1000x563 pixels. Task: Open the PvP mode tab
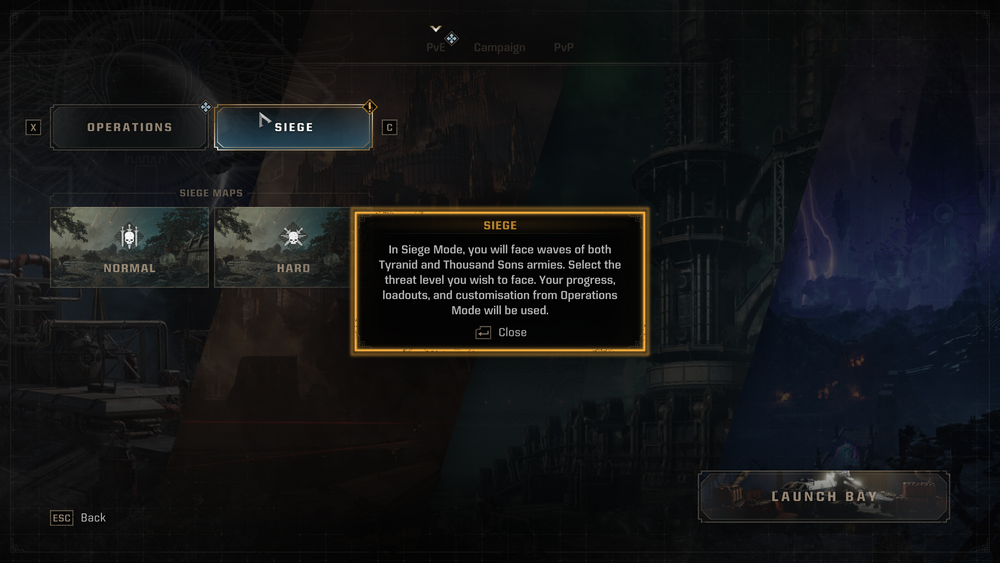coord(564,47)
